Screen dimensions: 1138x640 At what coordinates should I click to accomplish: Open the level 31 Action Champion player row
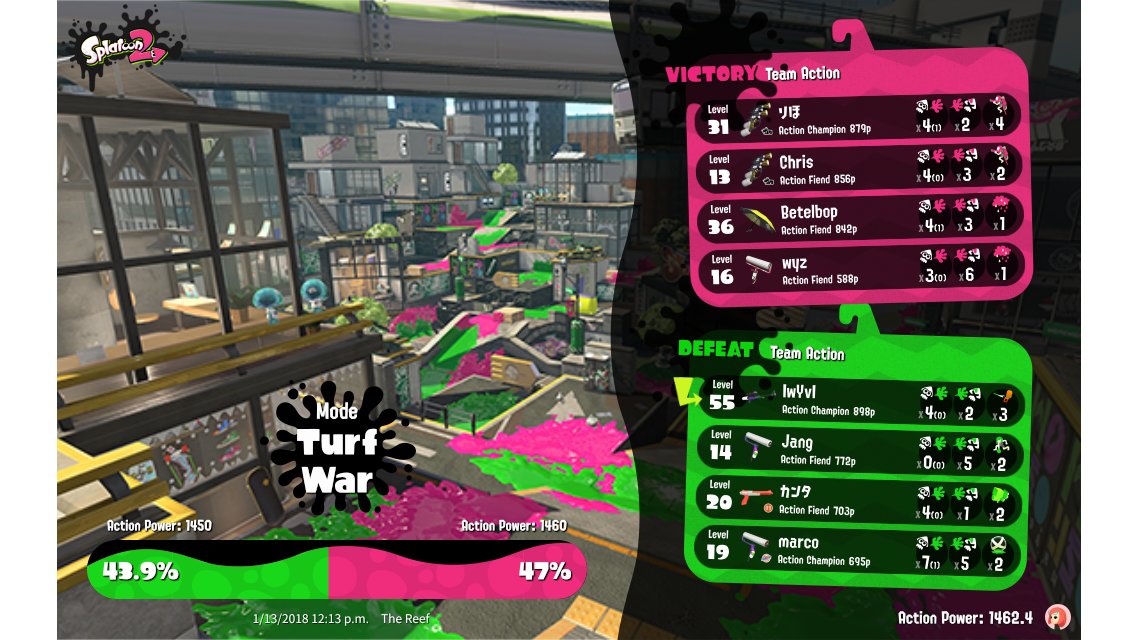coord(860,118)
